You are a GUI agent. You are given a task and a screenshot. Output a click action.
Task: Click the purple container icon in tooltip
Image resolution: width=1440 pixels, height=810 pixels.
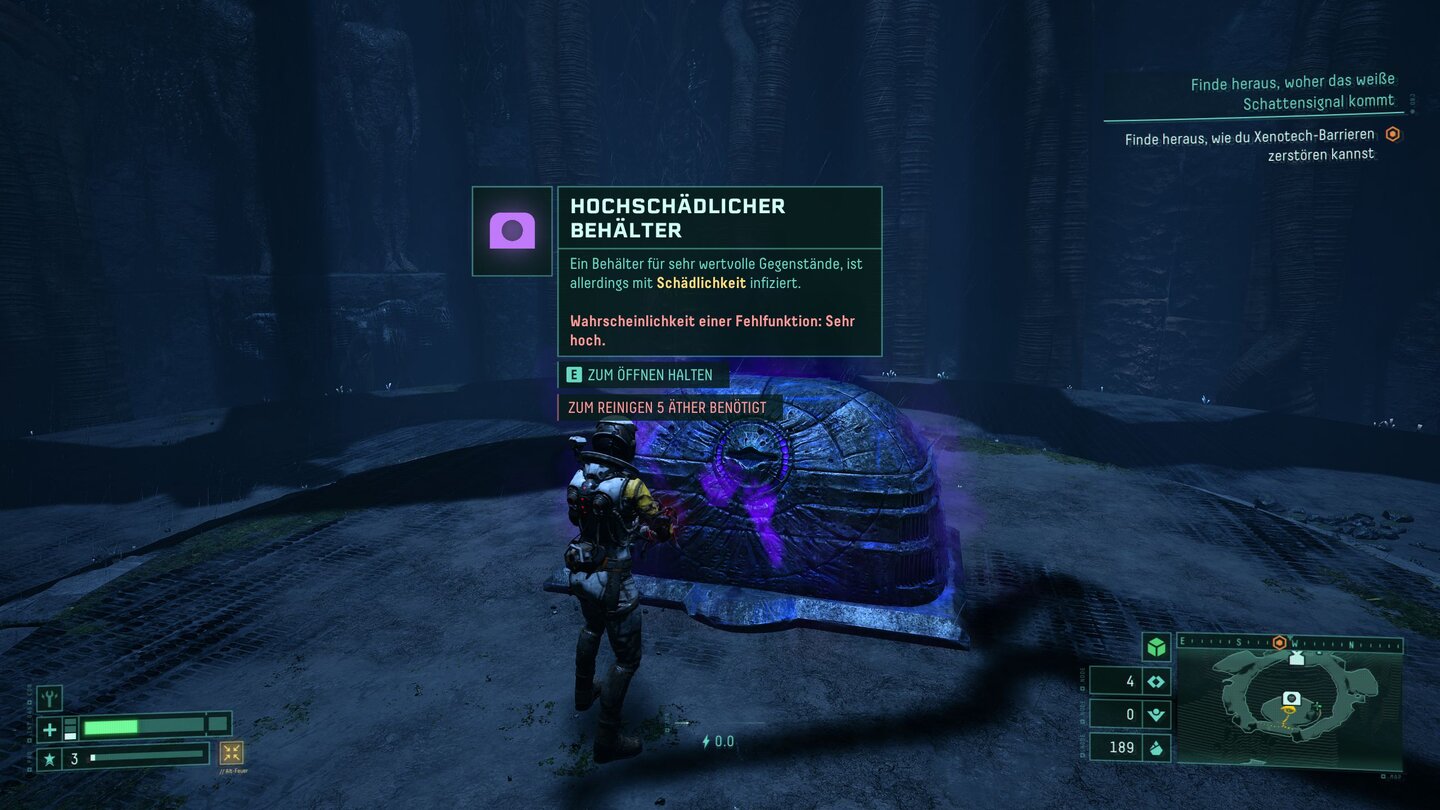click(x=512, y=231)
